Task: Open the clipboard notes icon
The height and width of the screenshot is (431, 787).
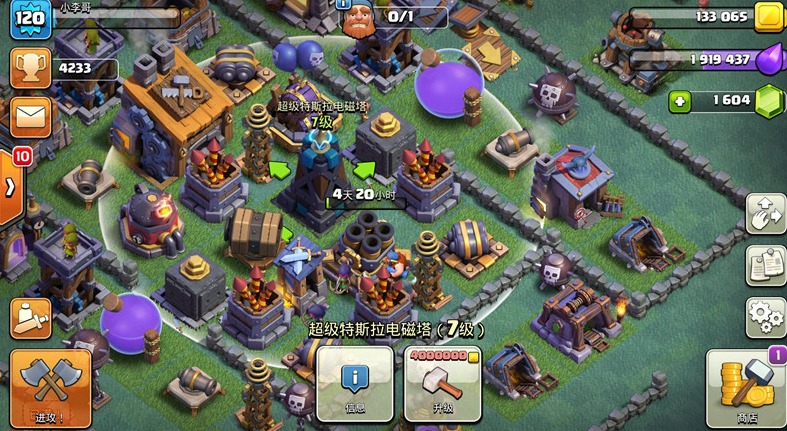Action: (765, 265)
